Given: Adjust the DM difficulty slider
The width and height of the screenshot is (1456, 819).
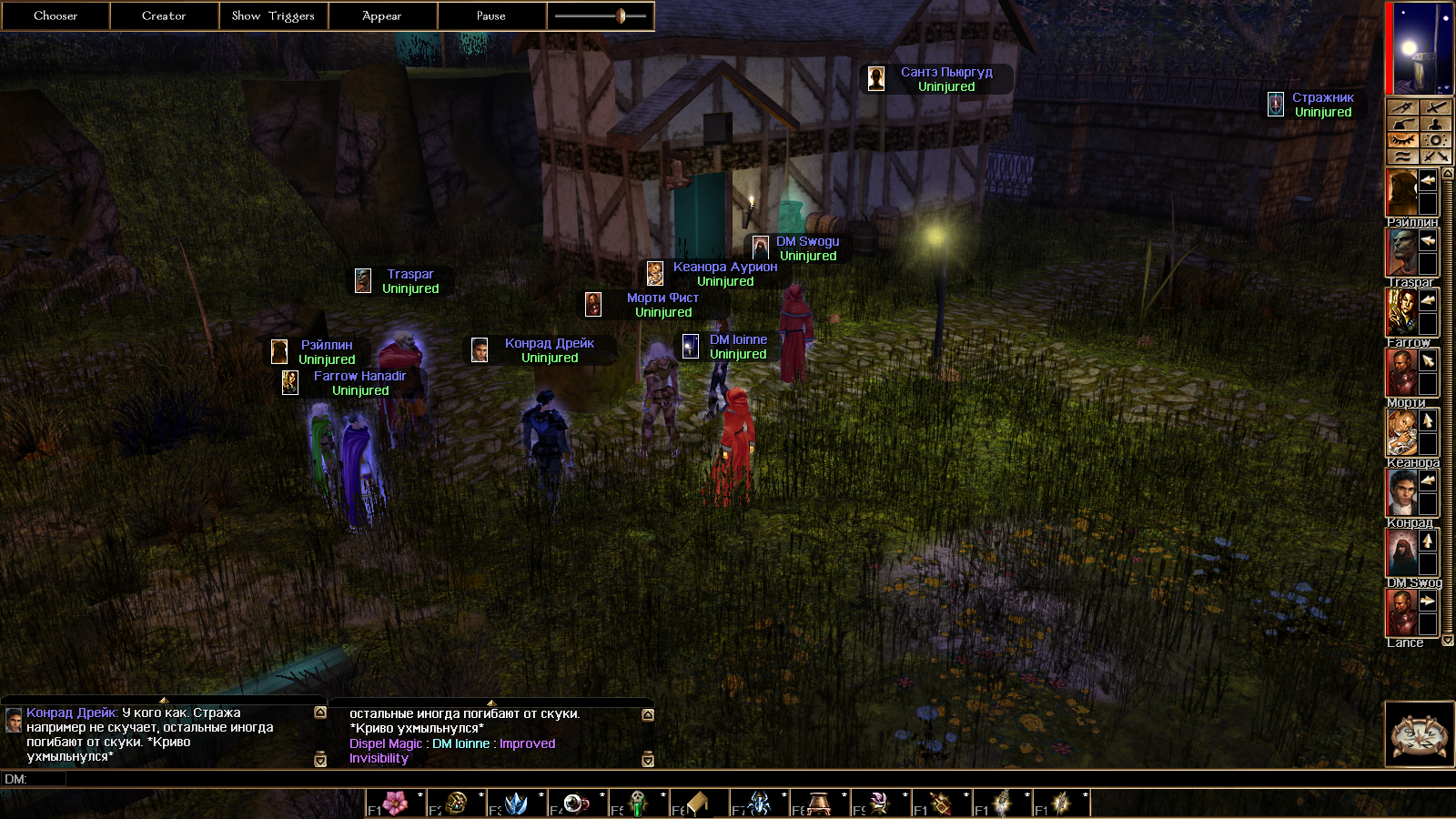Looking at the screenshot, I should pos(621,15).
